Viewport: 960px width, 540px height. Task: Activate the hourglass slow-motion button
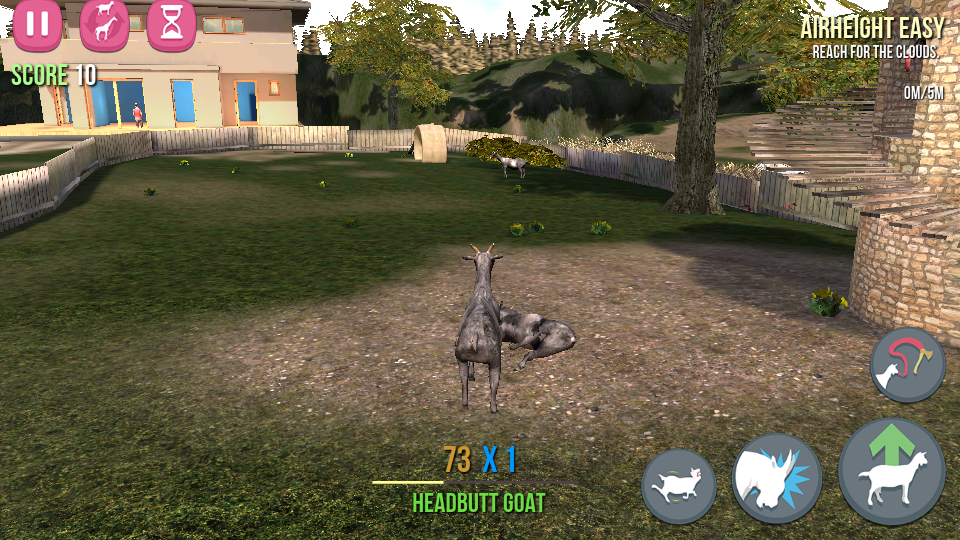[x=171, y=24]
